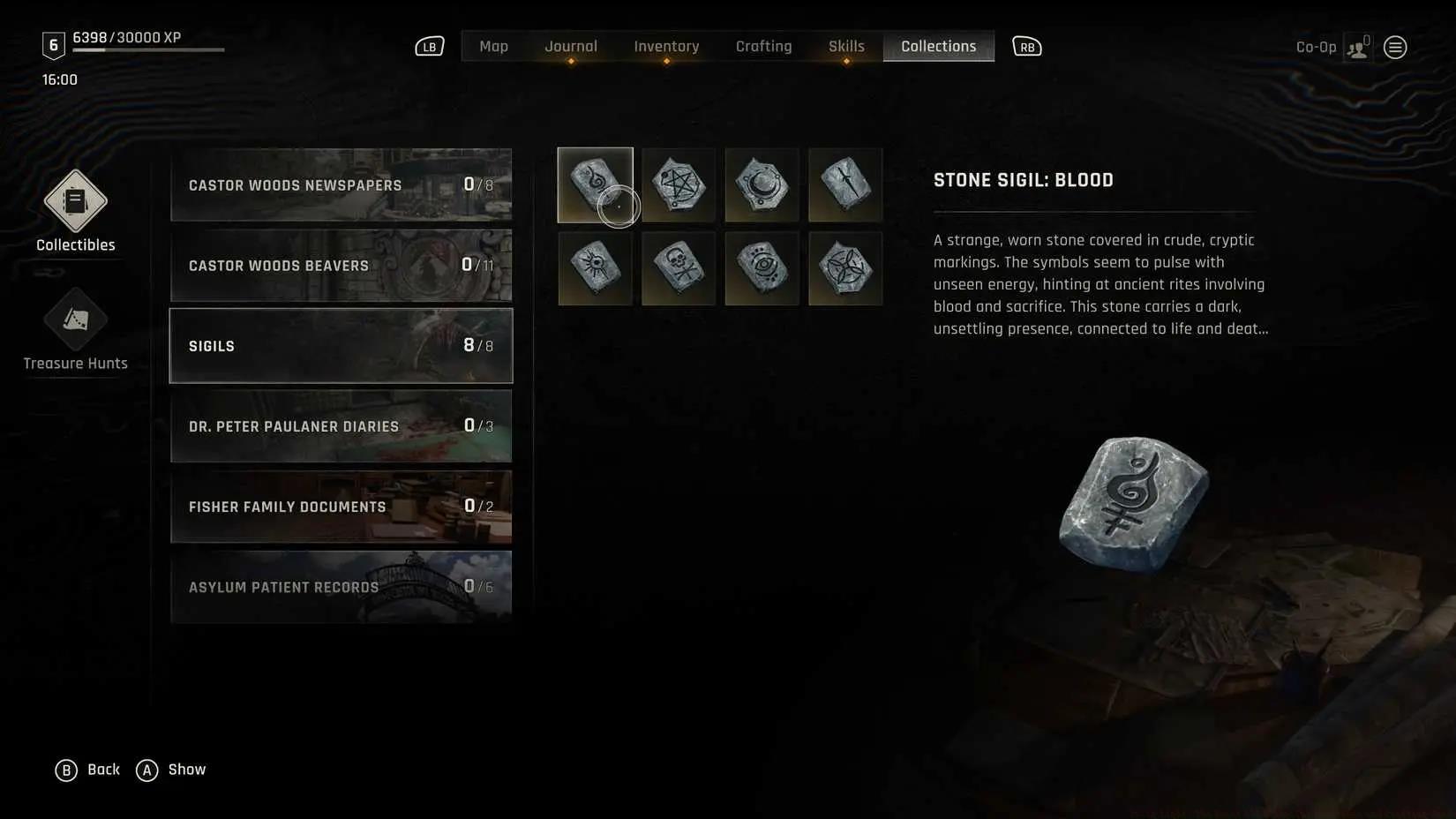Choose Castor Woods Beavers collection
This screenshot has width=1456, height=819.
tap(341, 266)
